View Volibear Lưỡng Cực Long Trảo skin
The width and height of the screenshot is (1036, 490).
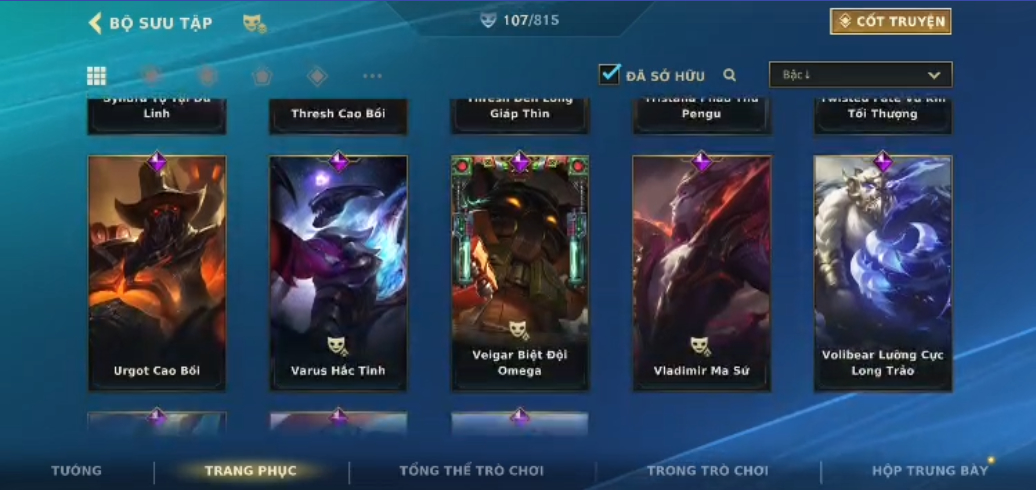tap(883, 272)
